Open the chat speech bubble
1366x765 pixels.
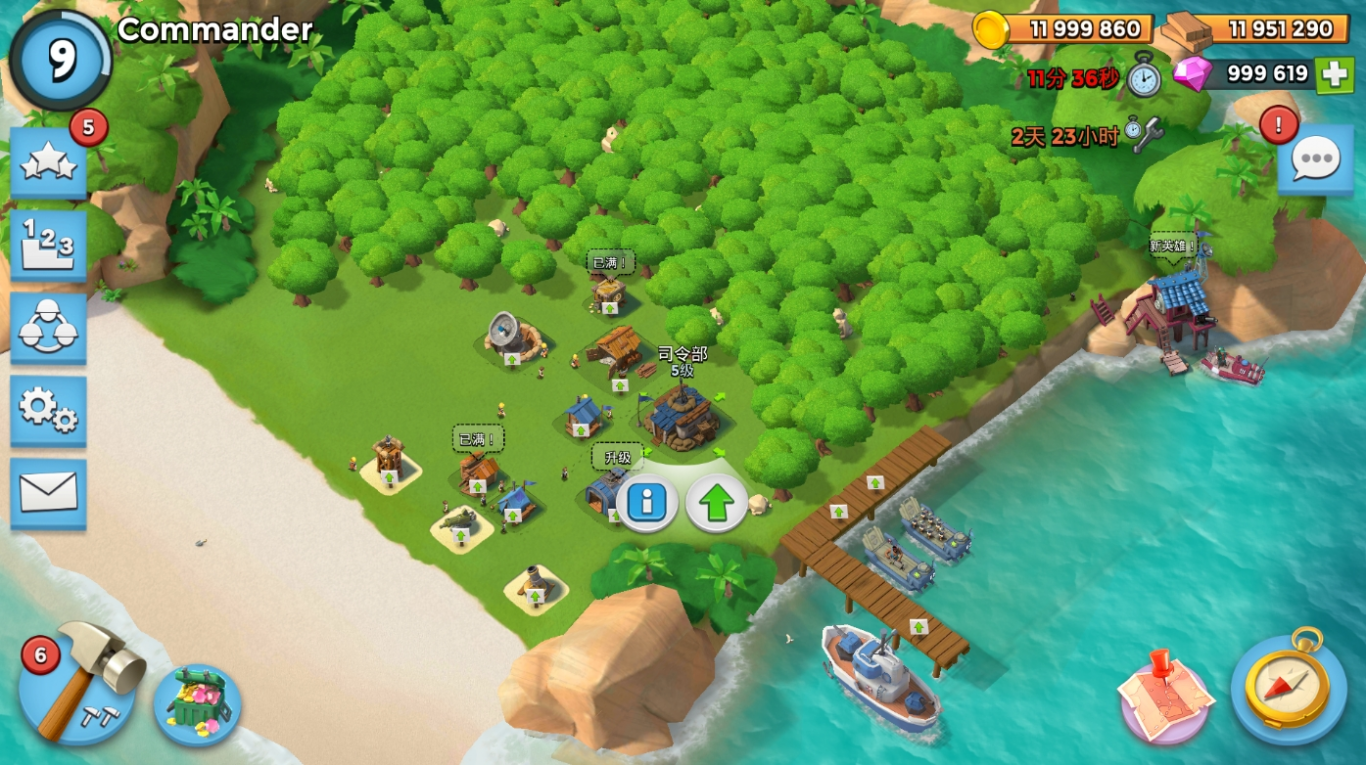click(1315, 160)
